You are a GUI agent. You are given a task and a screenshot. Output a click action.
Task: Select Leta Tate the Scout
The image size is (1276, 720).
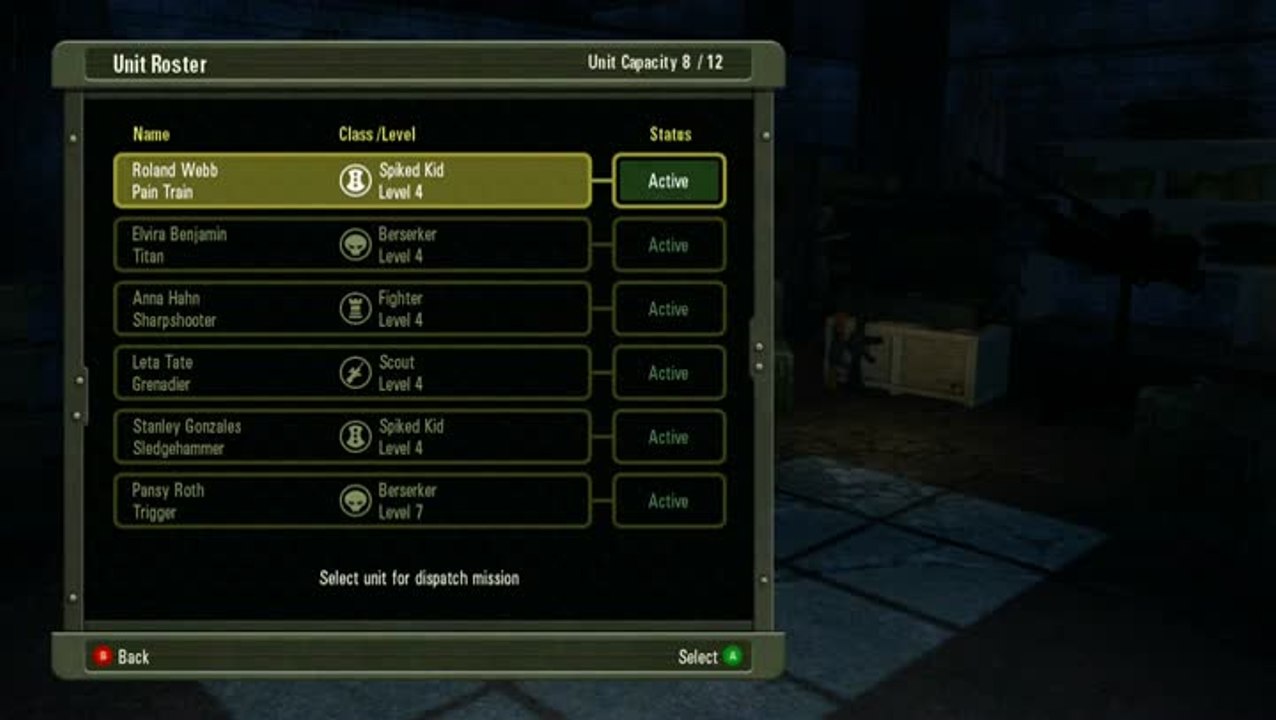tap(352, 373)
